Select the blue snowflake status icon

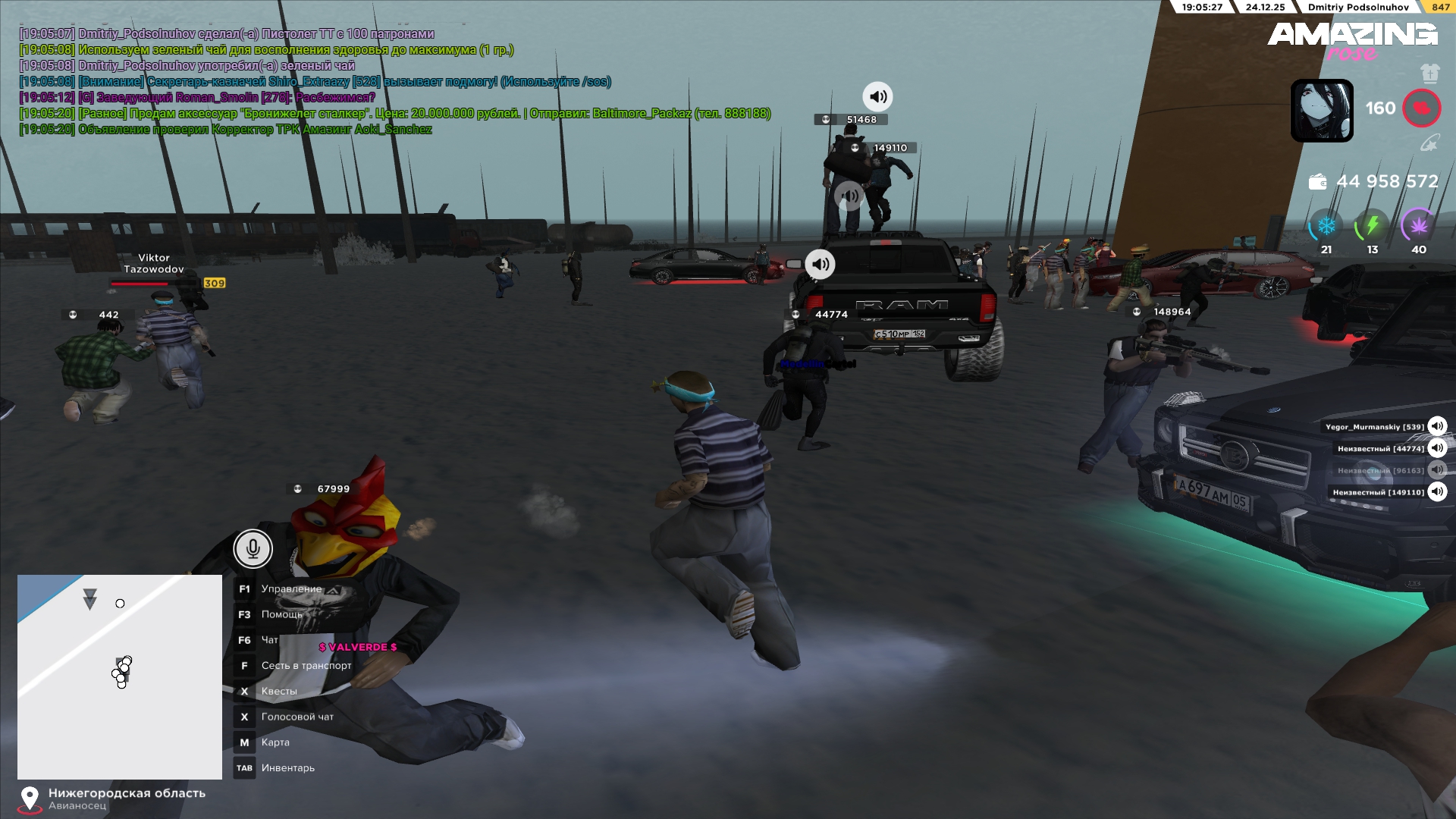click(1326, 226)
